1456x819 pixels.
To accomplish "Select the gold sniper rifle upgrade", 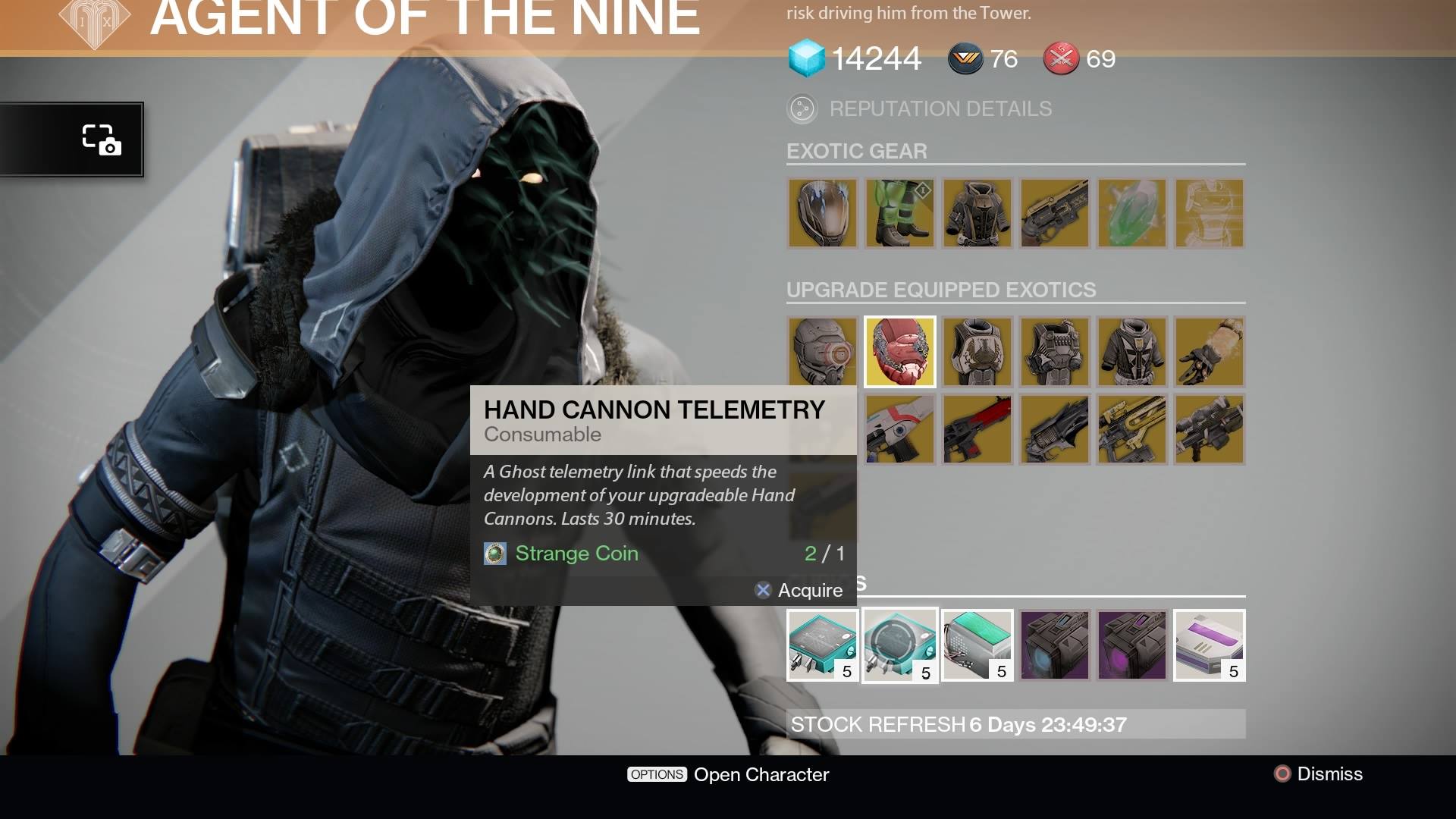I will tap(1132, 429).
